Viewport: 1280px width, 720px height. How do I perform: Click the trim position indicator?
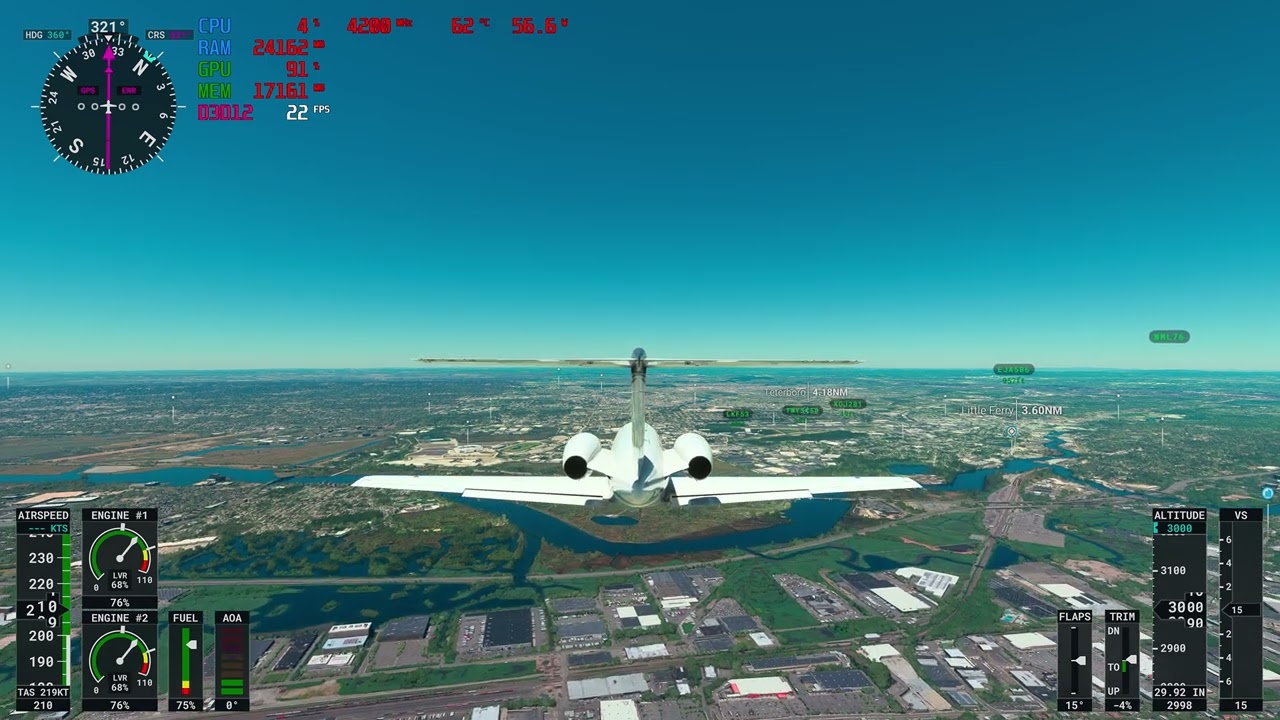tap(1122, 660)
